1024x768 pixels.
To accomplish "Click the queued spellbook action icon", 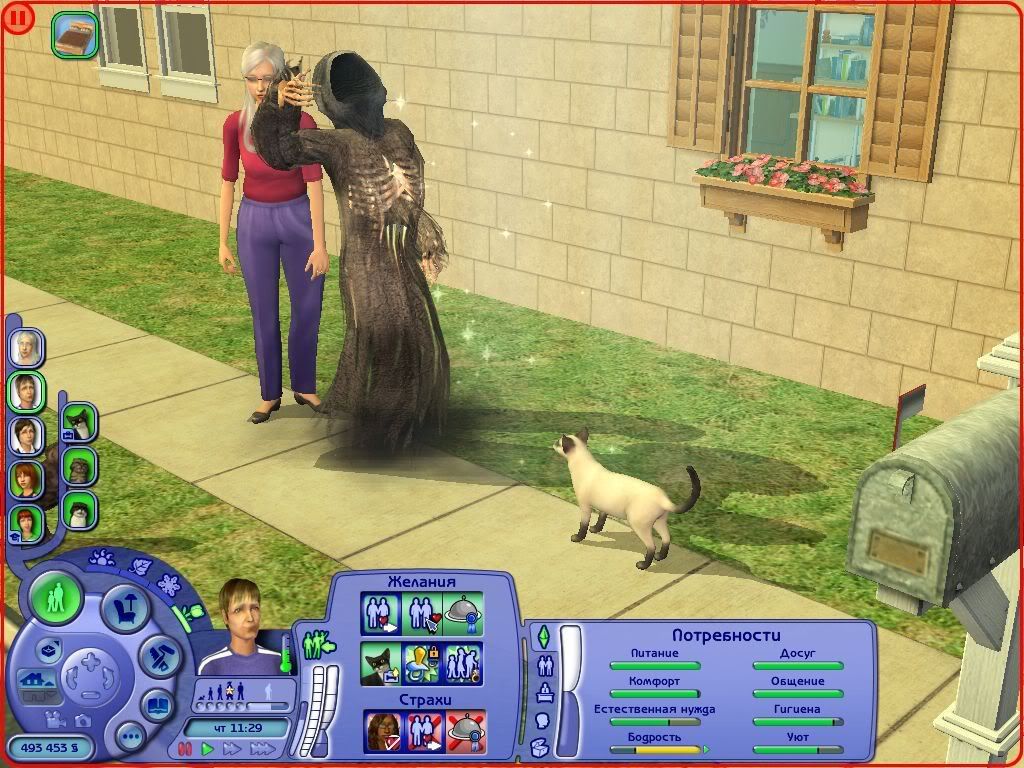I will click(x=75, y=33).
